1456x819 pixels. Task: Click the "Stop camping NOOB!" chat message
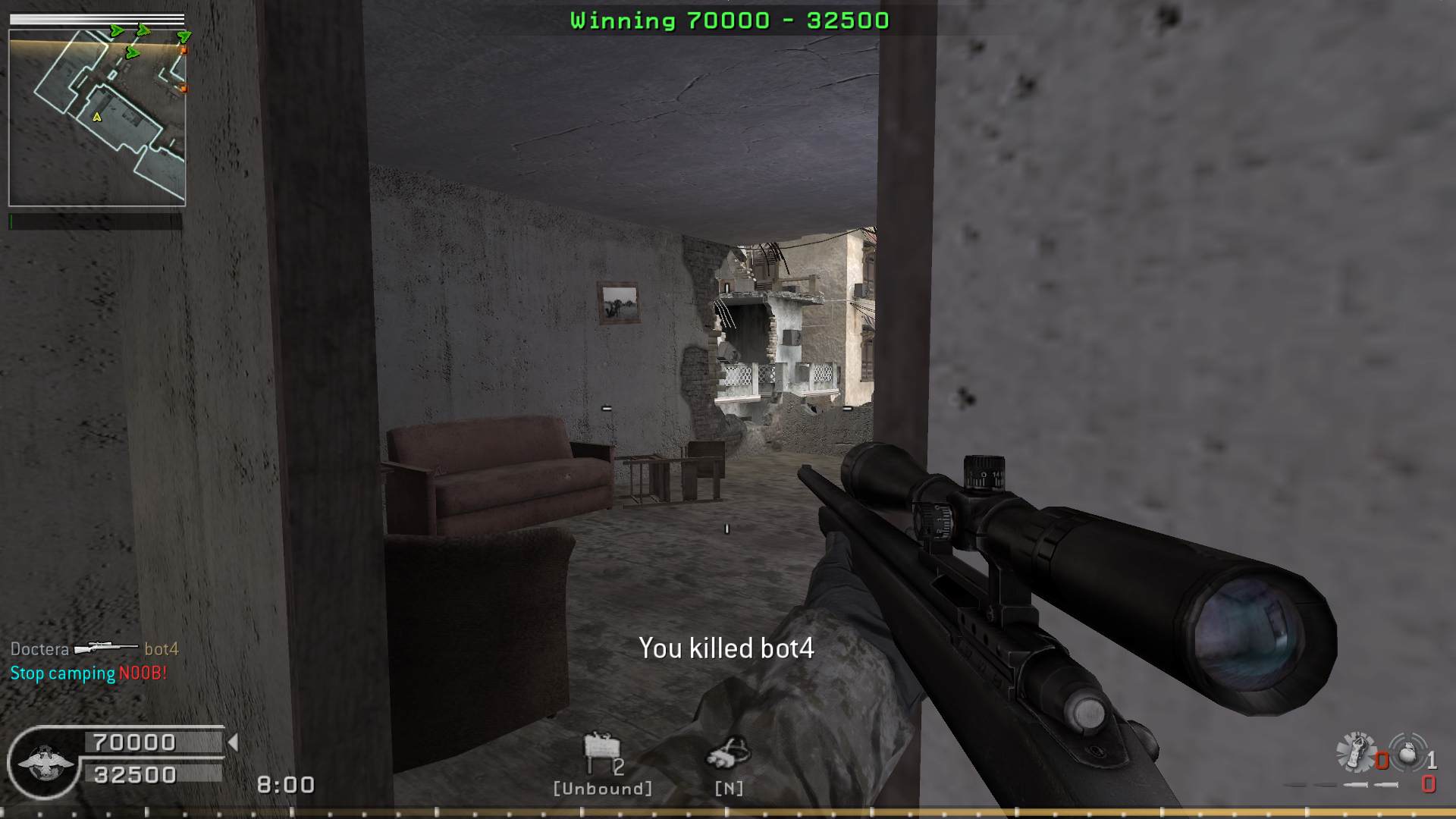(88, 673)
